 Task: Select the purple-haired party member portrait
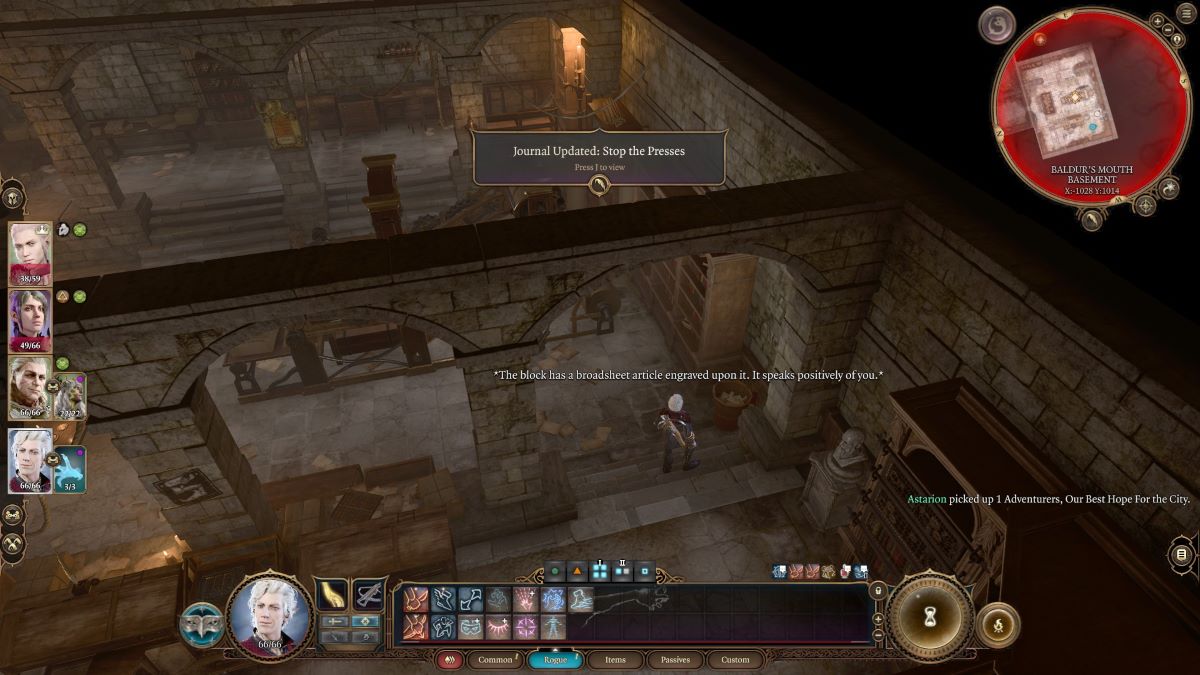(30, 320)
